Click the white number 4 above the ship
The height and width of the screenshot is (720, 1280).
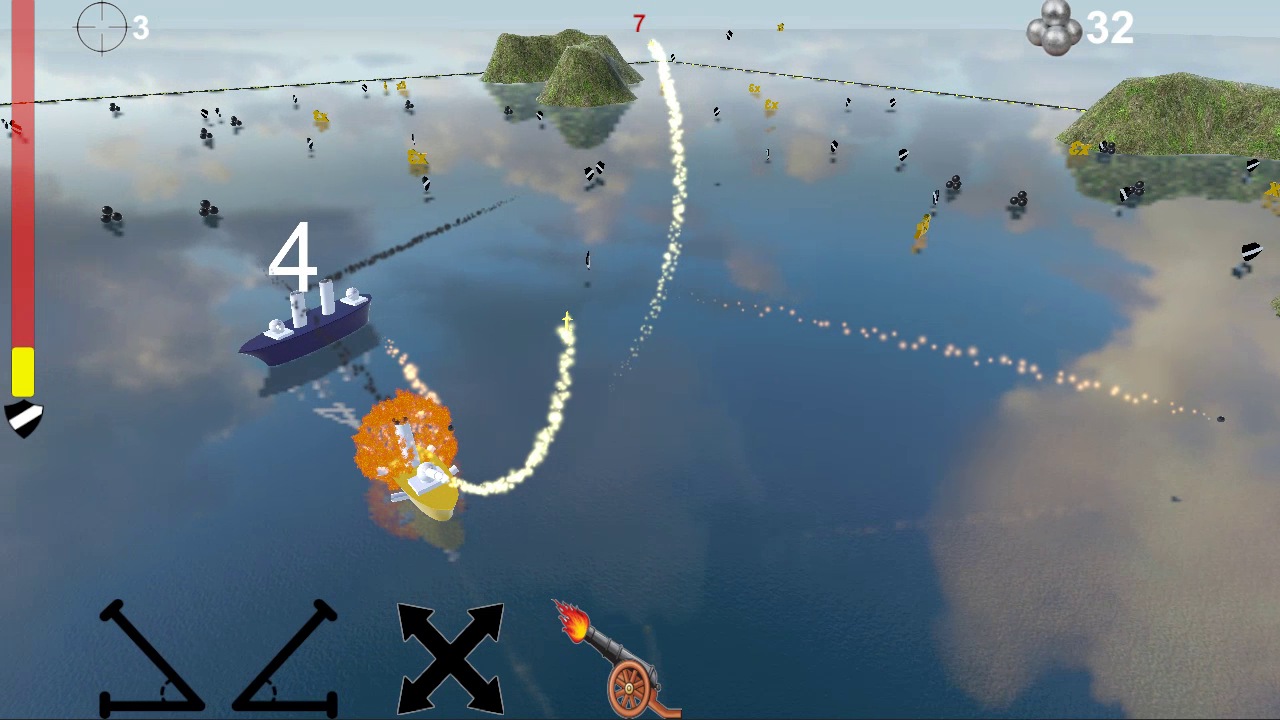[296, 258]
